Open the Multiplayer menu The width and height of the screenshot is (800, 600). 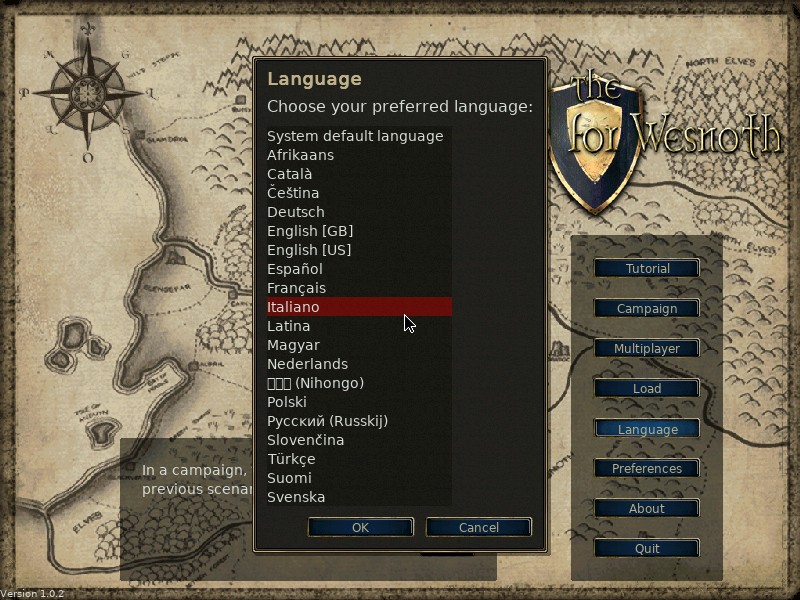point(647,349)
